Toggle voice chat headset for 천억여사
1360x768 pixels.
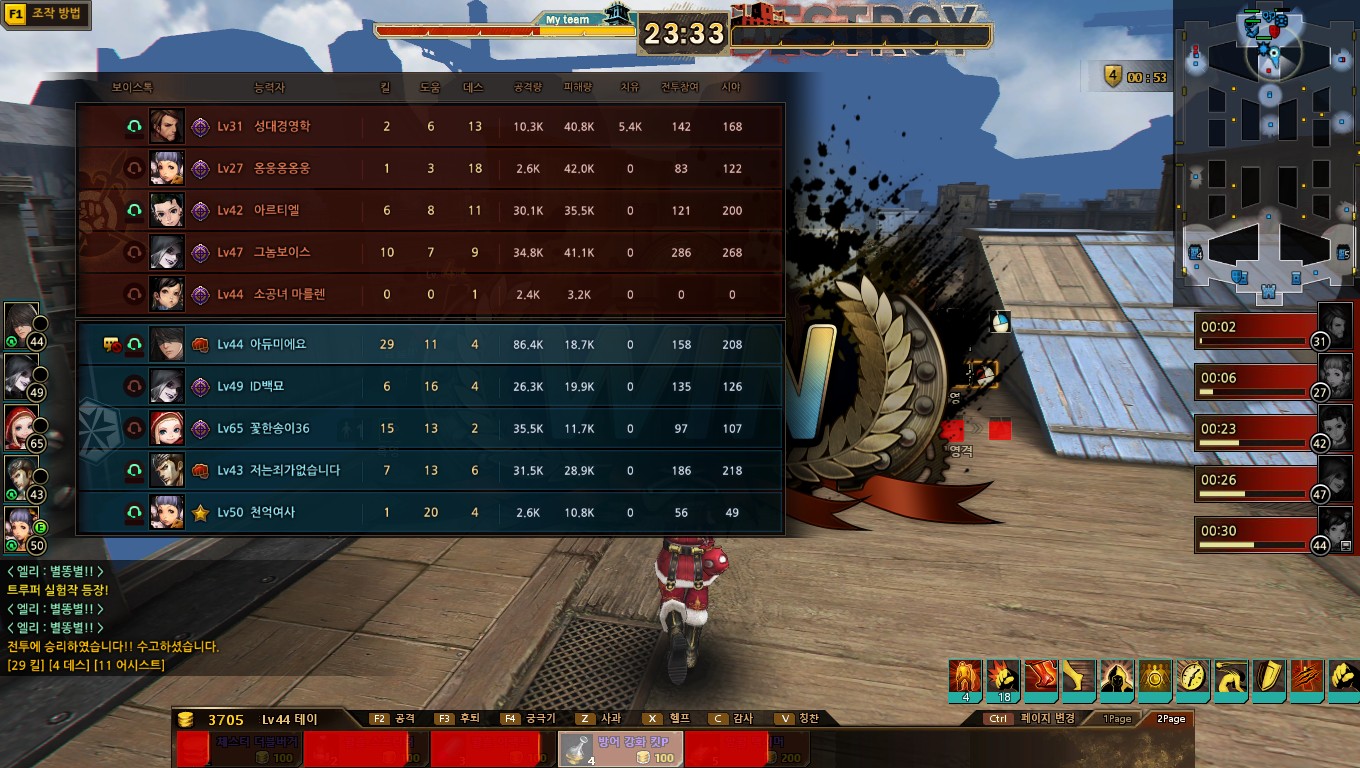pos(134,513)
